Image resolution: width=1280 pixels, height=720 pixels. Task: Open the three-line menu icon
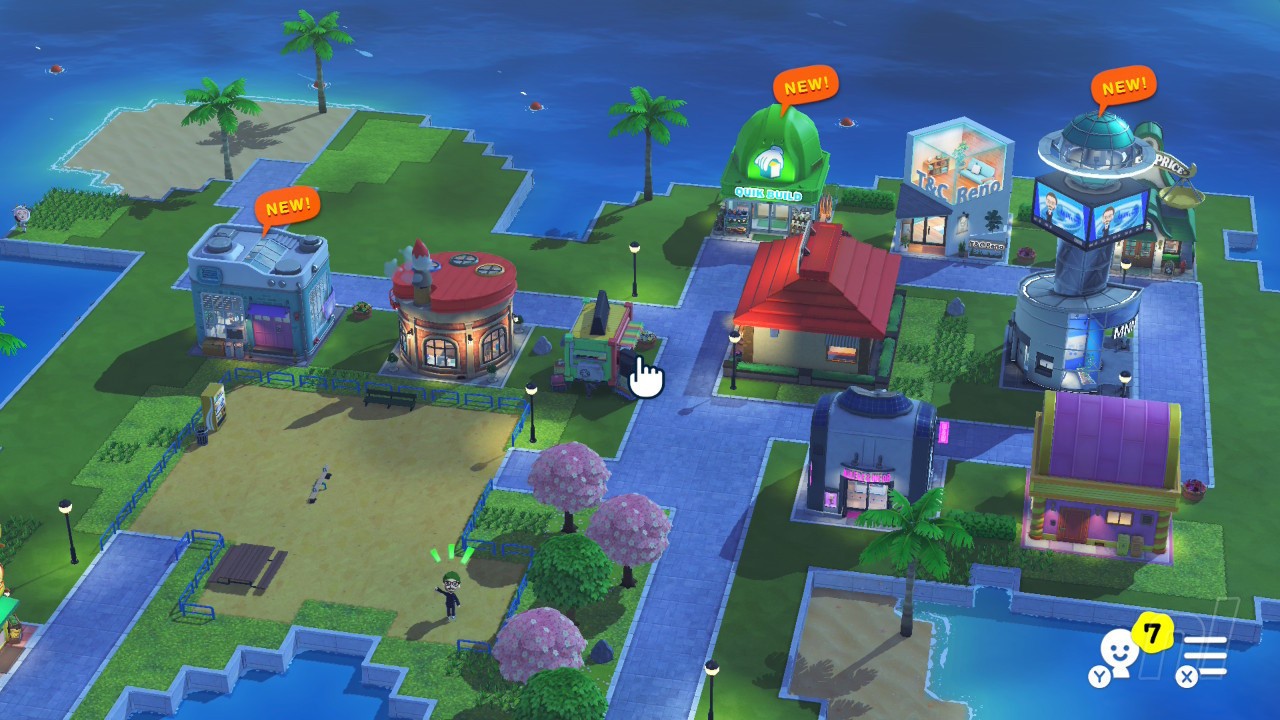[x=1207, y=657]
